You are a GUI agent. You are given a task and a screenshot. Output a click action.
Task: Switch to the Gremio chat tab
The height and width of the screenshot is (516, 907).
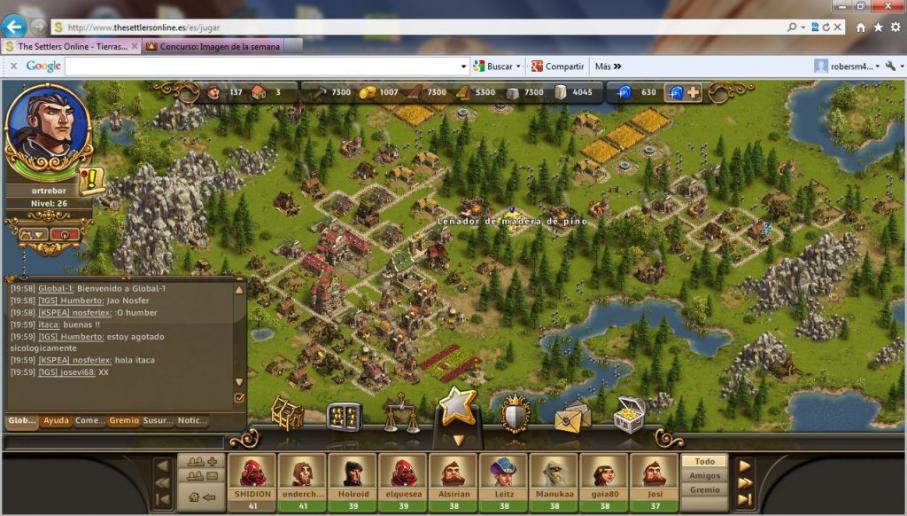click(124, 421)
